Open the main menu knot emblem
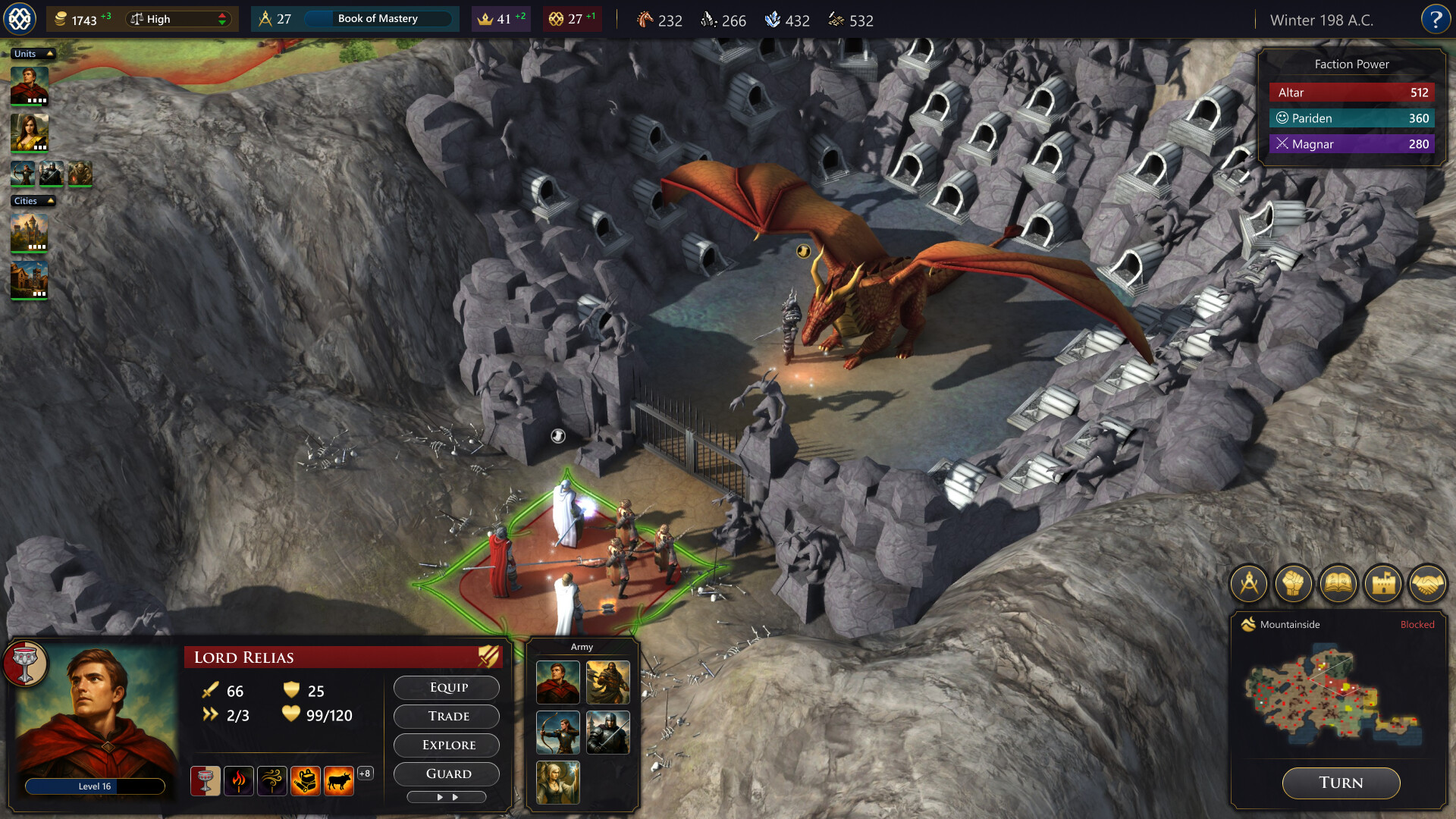The height and width of the screenshot is (819, 1456). (x=20, y=19)
